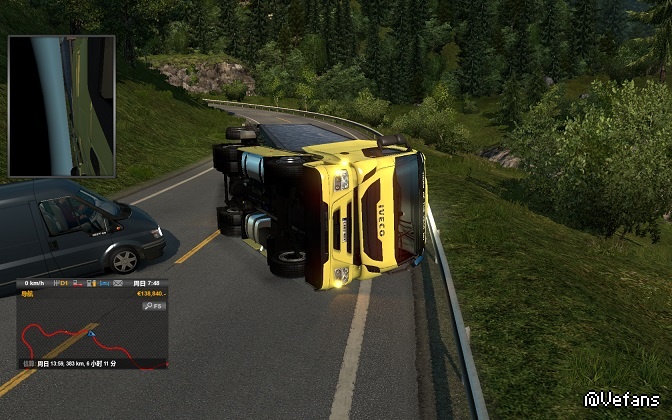Open the route advisor navigation map
The height and width of the screenshot is (420, 672).
point(90,335)
